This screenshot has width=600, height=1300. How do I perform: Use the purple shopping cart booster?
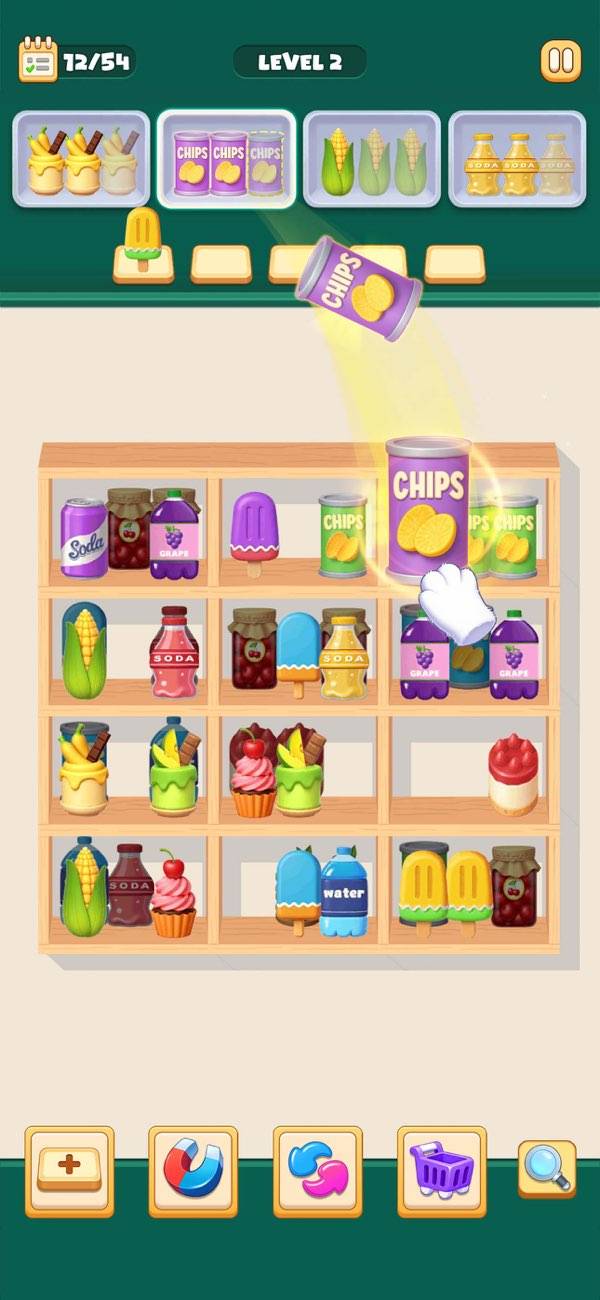441,1171
